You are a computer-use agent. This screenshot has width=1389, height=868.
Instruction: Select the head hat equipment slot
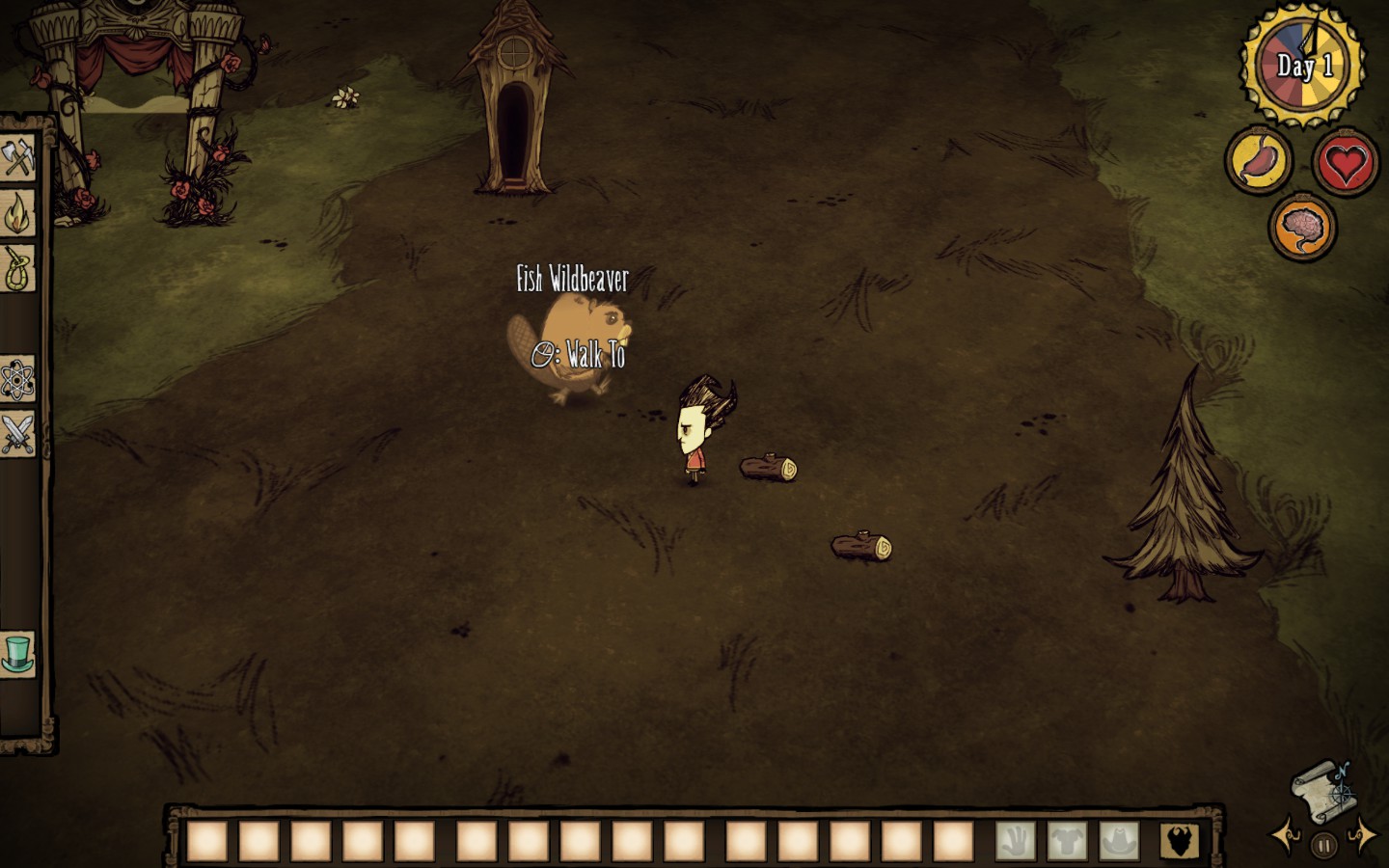tap(1119, 841)
